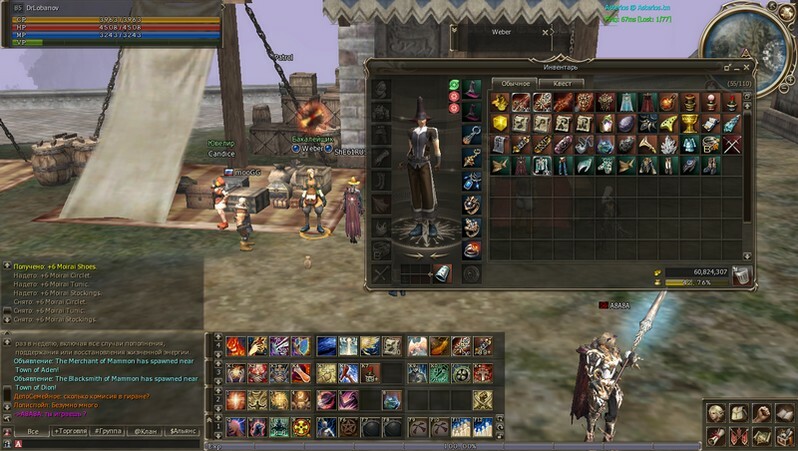Switch to the #Группа chat tab
The image size is (798, 451).
[107, 431]
